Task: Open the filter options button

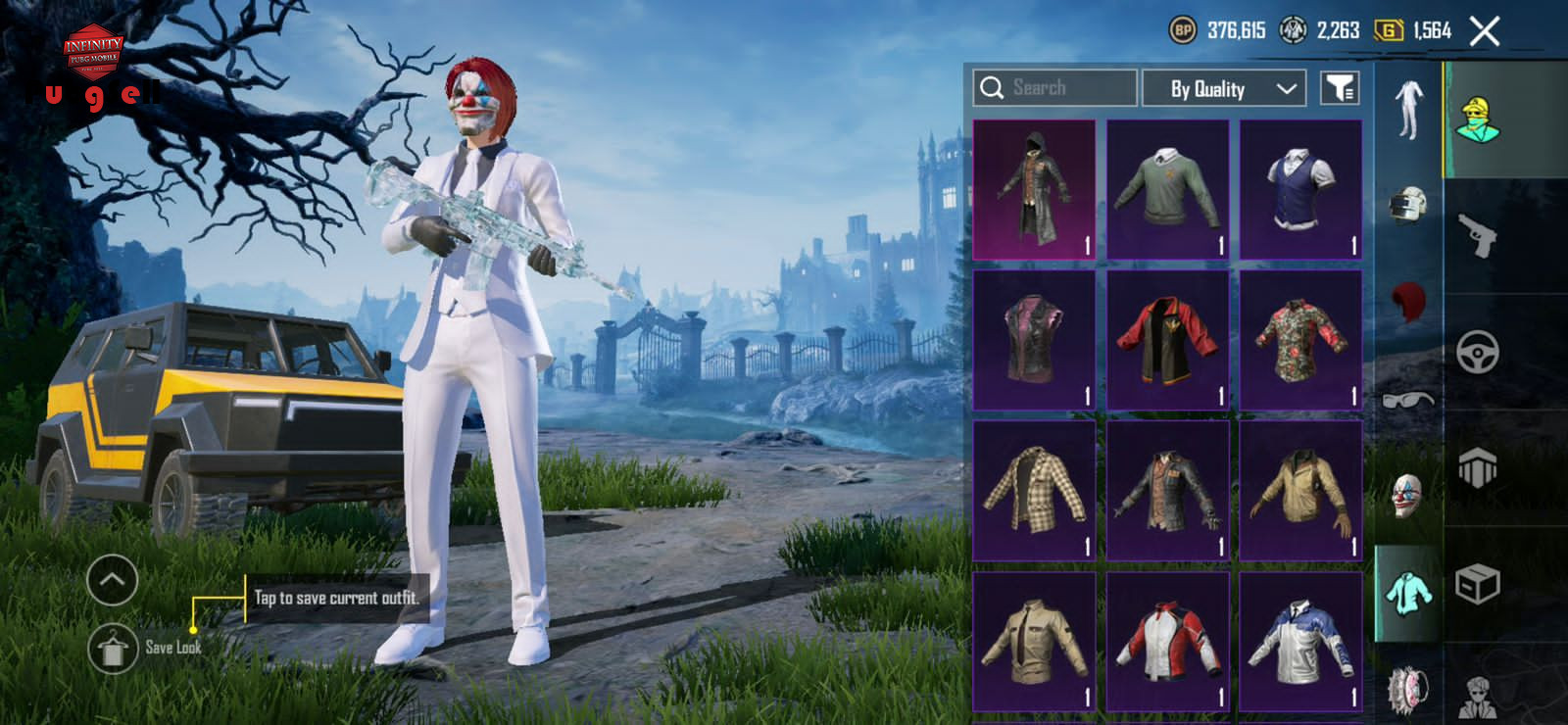Action: [x=1340, y=88]
